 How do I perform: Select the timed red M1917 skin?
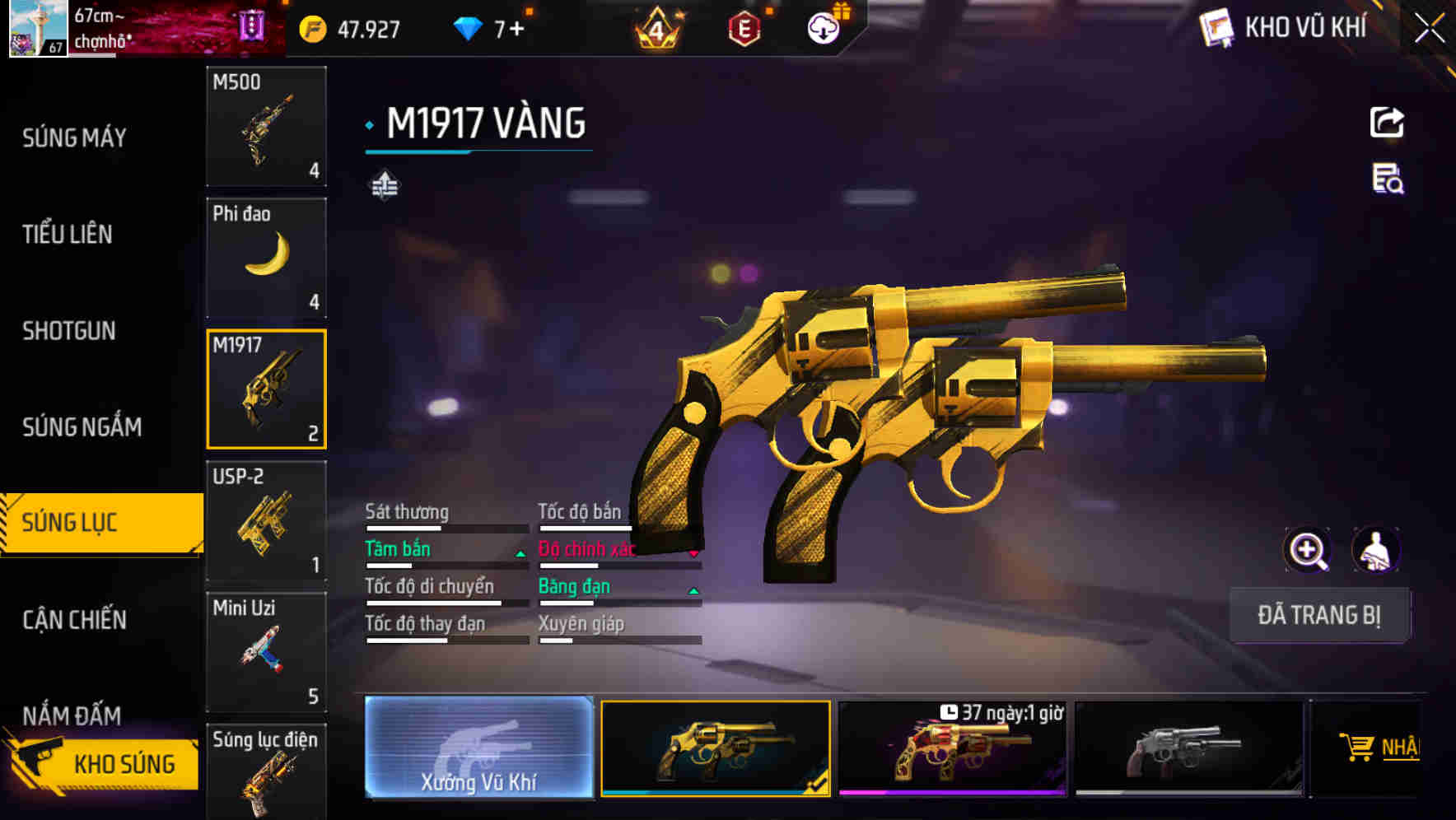pos(952,748)
